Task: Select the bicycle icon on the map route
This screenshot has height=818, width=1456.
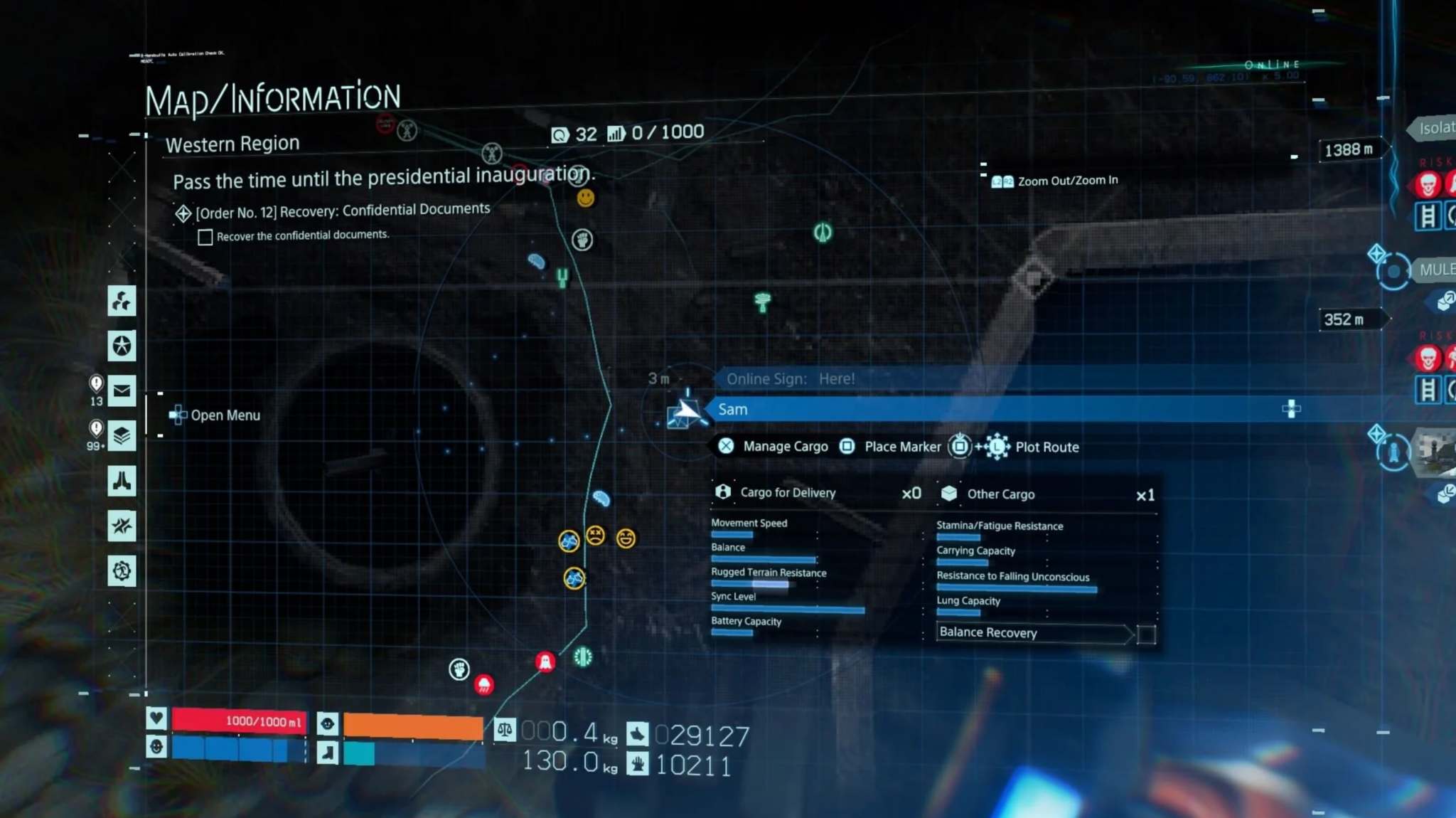Action: (x=569, y=539)
